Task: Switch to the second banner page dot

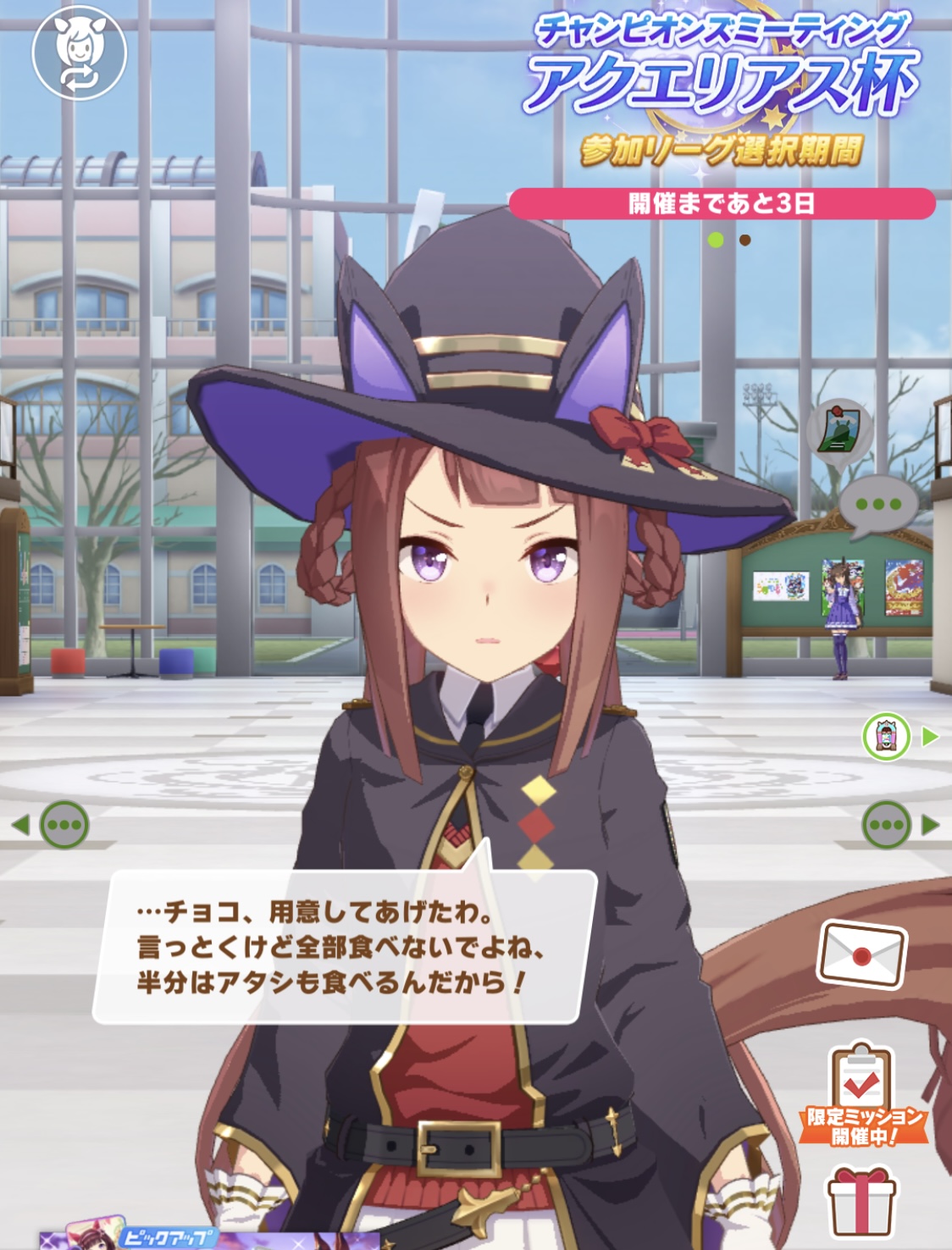Action: [744, 241]
